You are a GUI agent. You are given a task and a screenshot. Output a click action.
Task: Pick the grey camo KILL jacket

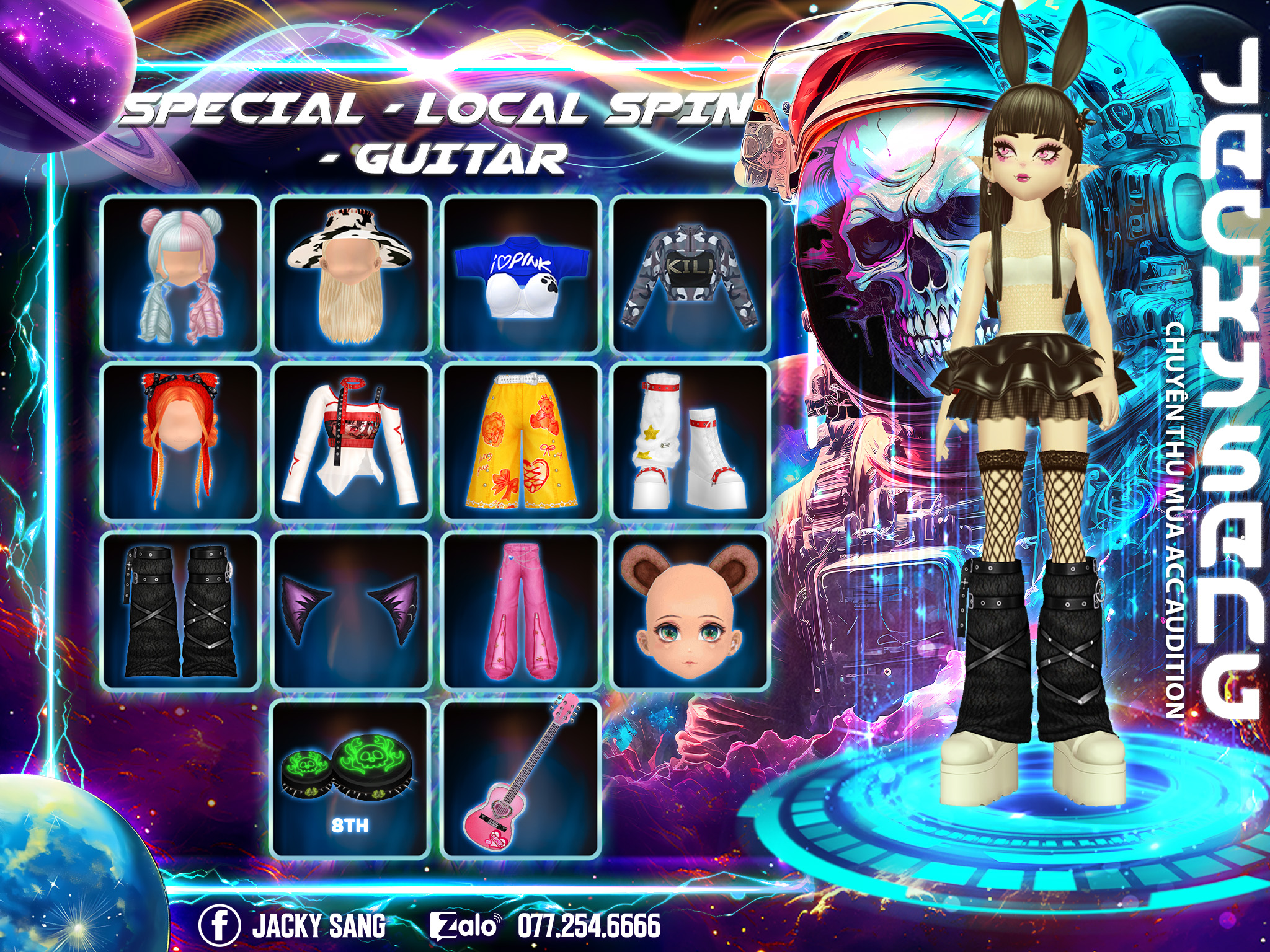[x=691, y=275]
